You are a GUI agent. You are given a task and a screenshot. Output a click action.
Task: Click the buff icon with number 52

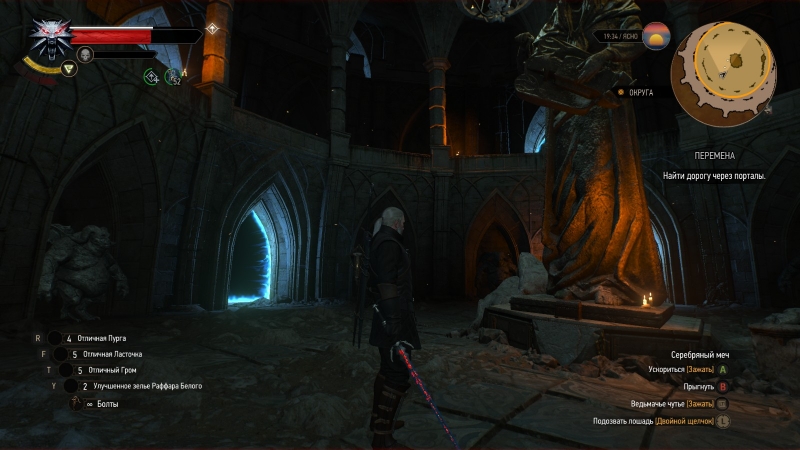point(174,76)
